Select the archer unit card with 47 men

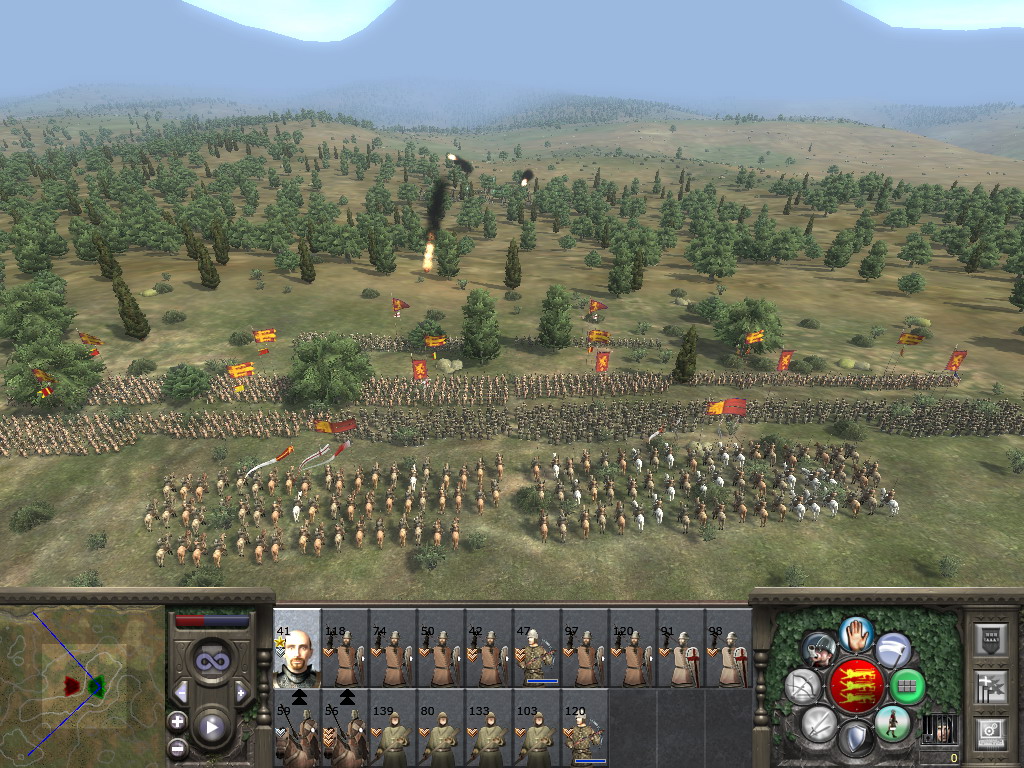(x=536, y=647)
